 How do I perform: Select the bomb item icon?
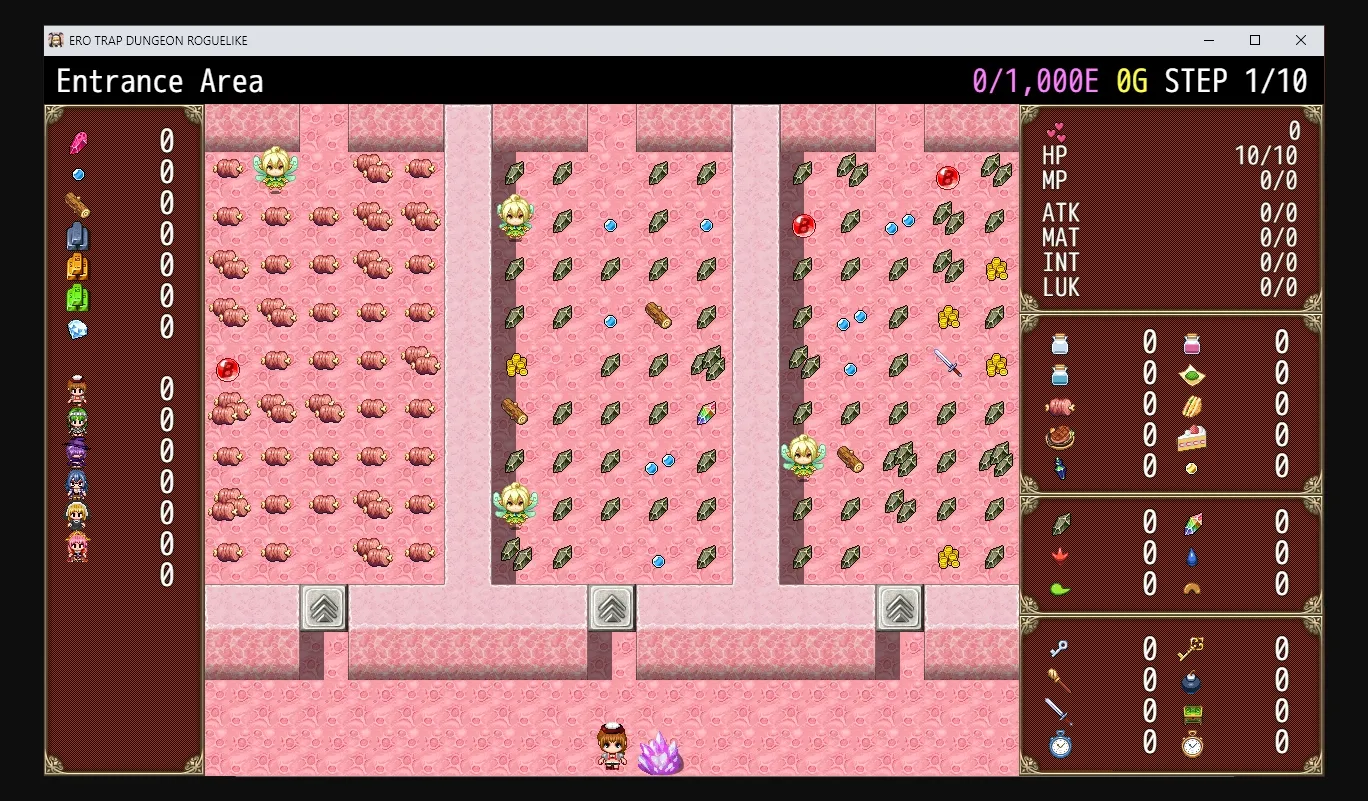(1192, 683)
